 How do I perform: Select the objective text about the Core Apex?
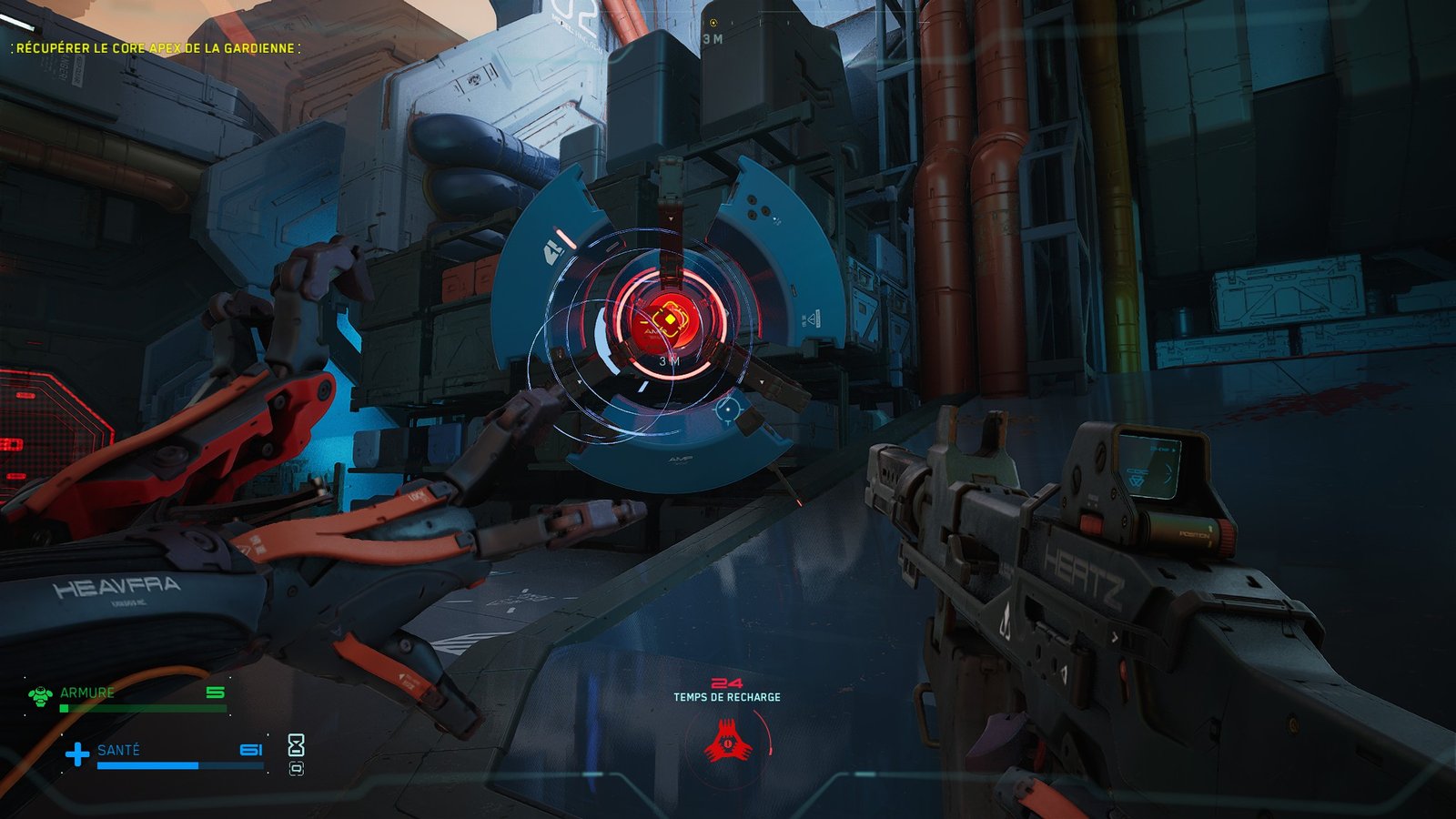click(156, 47)
